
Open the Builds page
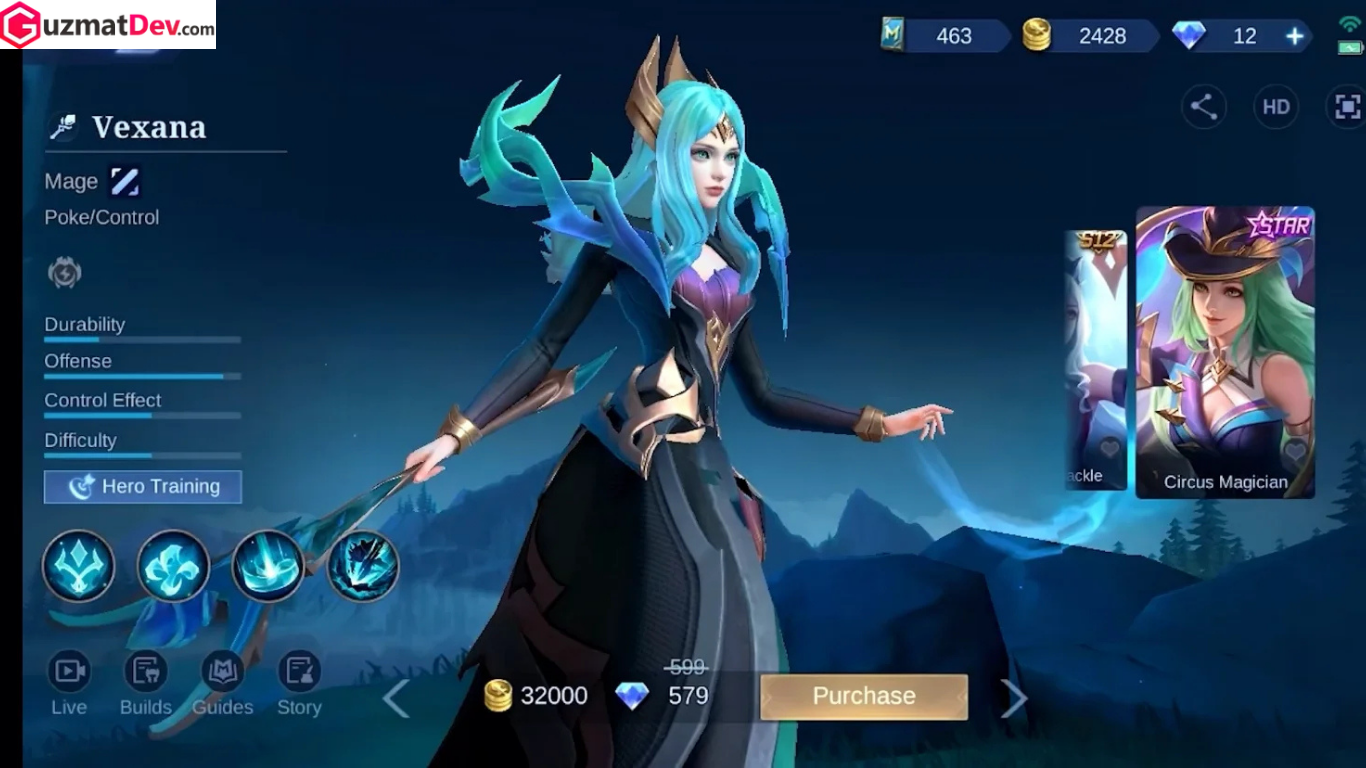[146, 684]
